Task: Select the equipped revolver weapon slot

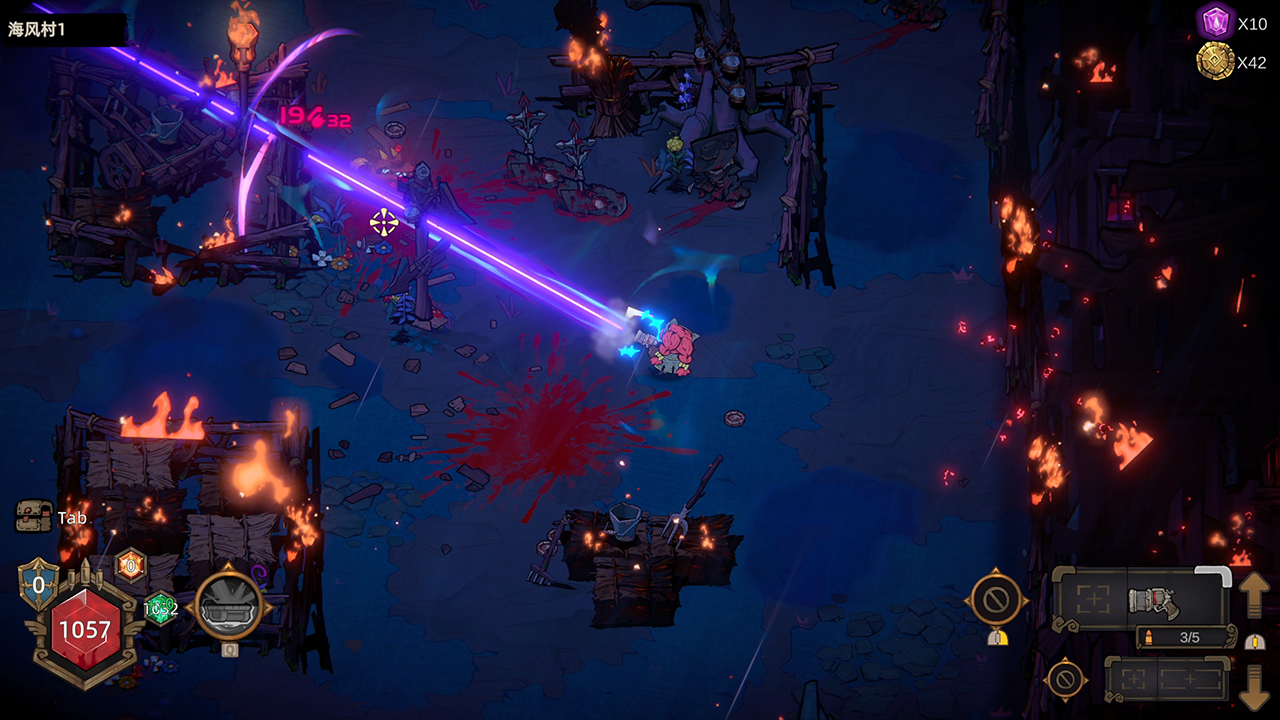Action: coord(1154,600)
